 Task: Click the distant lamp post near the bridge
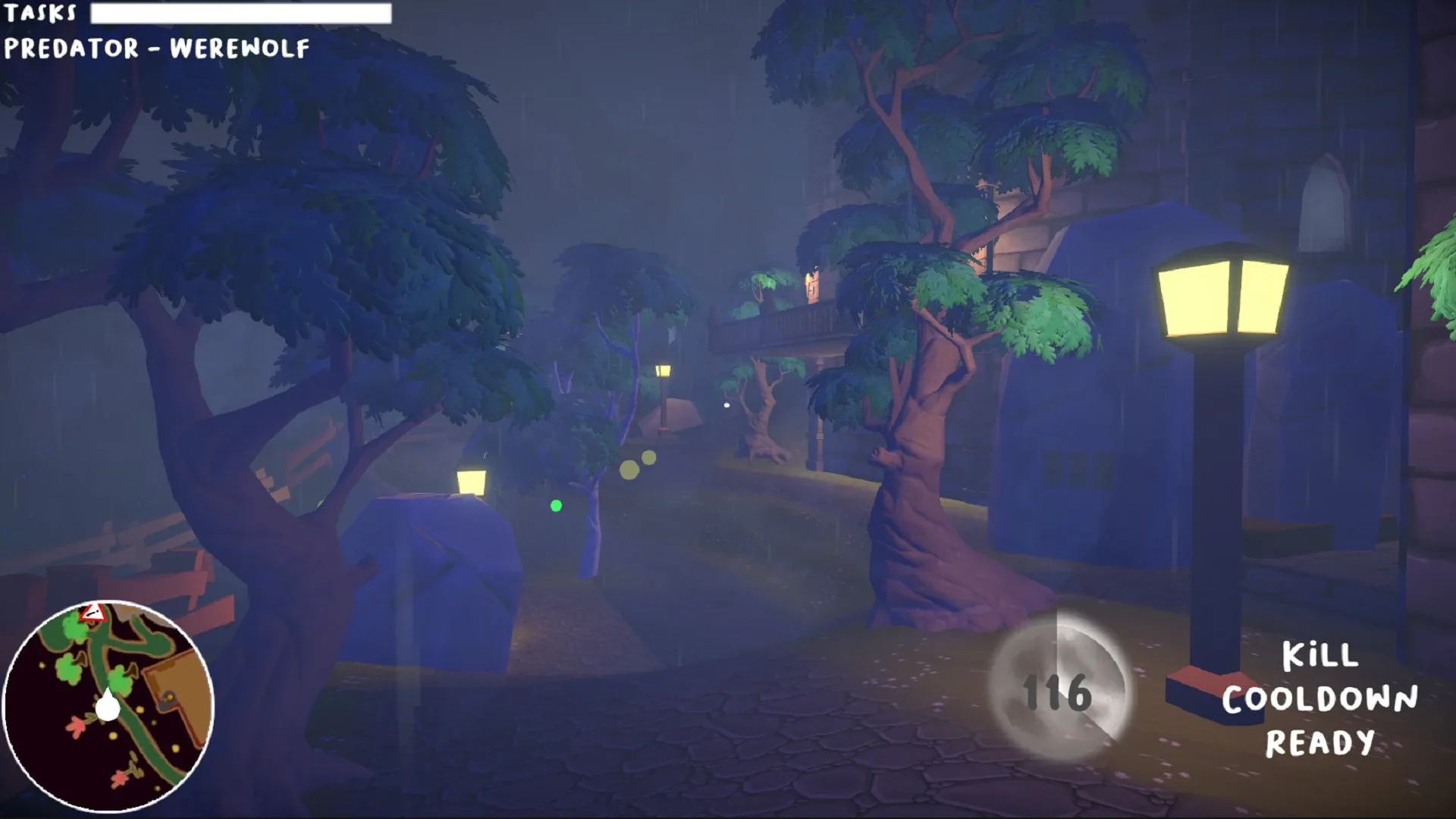click(x=664, y=372)
